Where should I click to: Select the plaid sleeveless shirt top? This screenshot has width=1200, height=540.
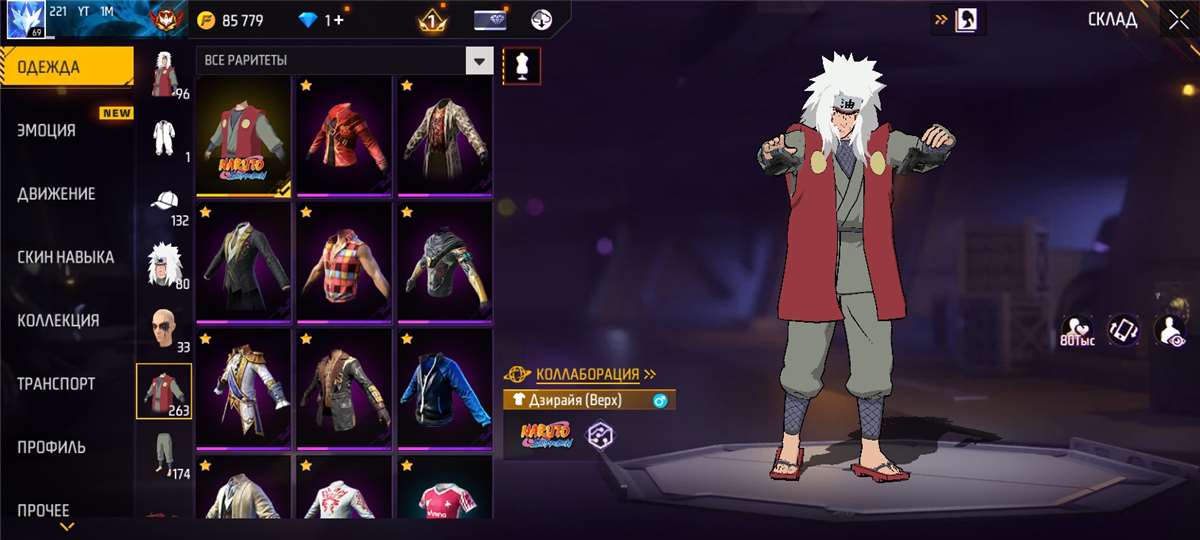pos(343,264)
